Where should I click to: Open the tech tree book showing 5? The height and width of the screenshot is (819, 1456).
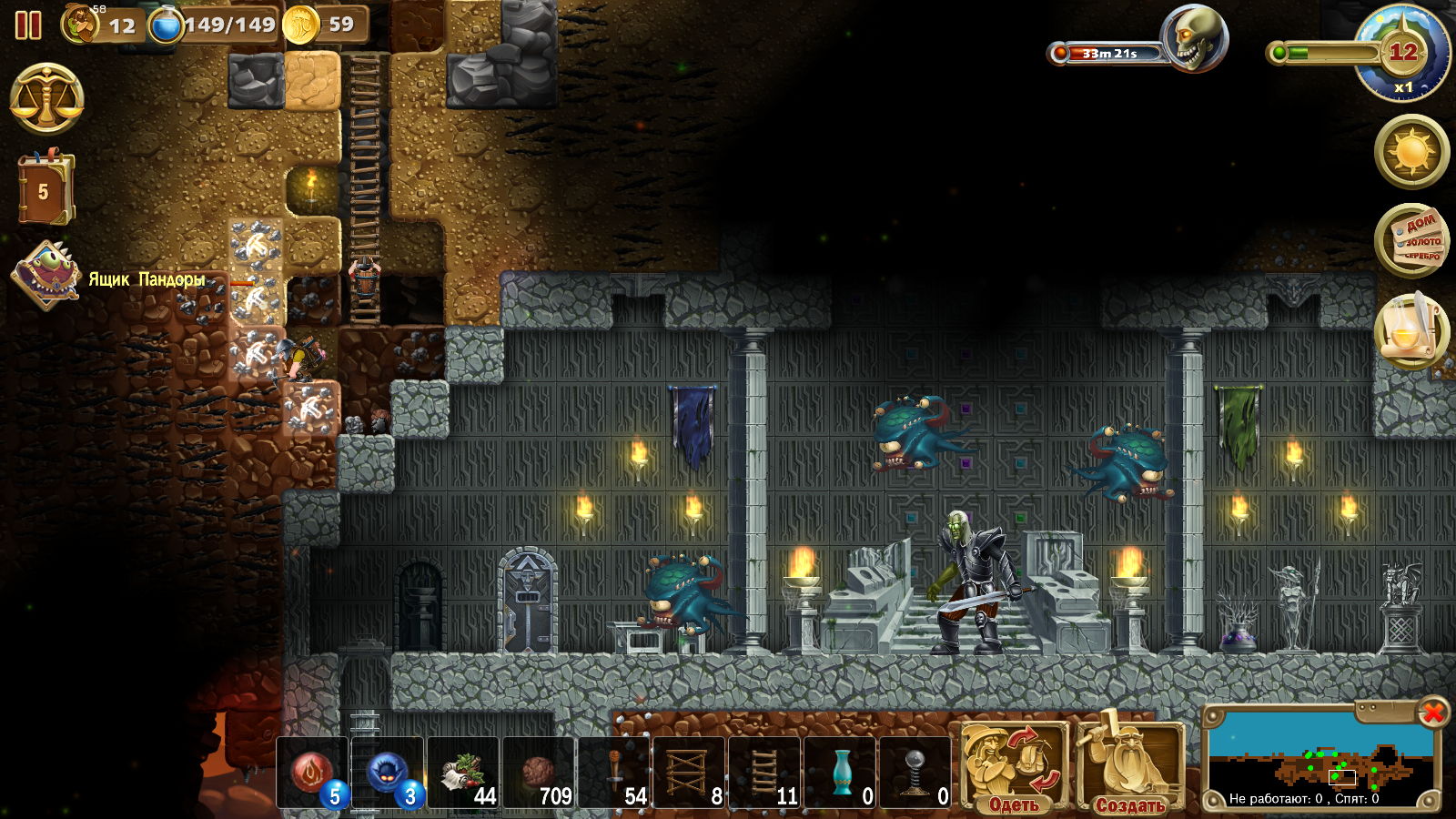click(x=44, y=189)
